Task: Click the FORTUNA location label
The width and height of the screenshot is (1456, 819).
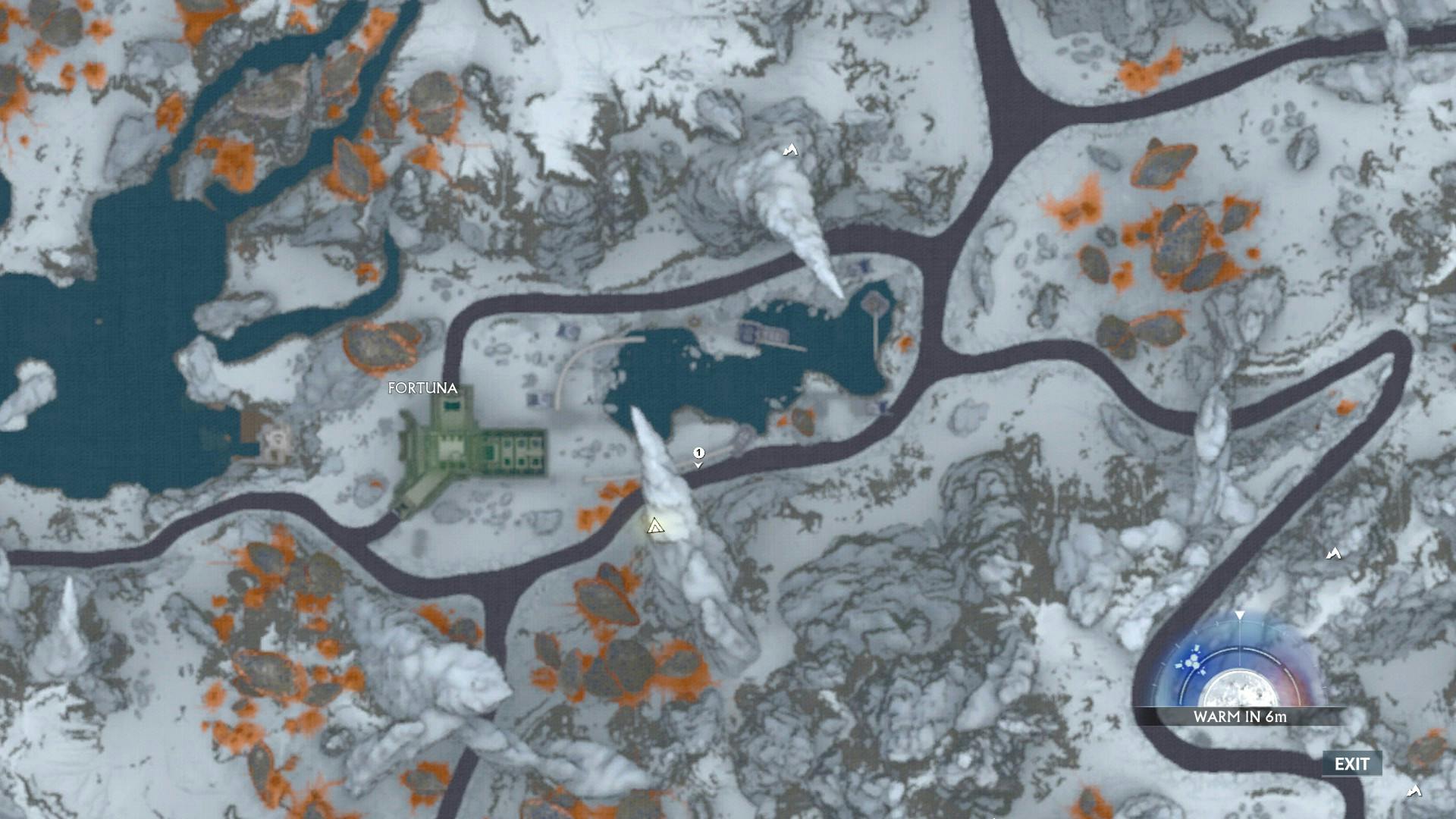Action: (422, 388)
